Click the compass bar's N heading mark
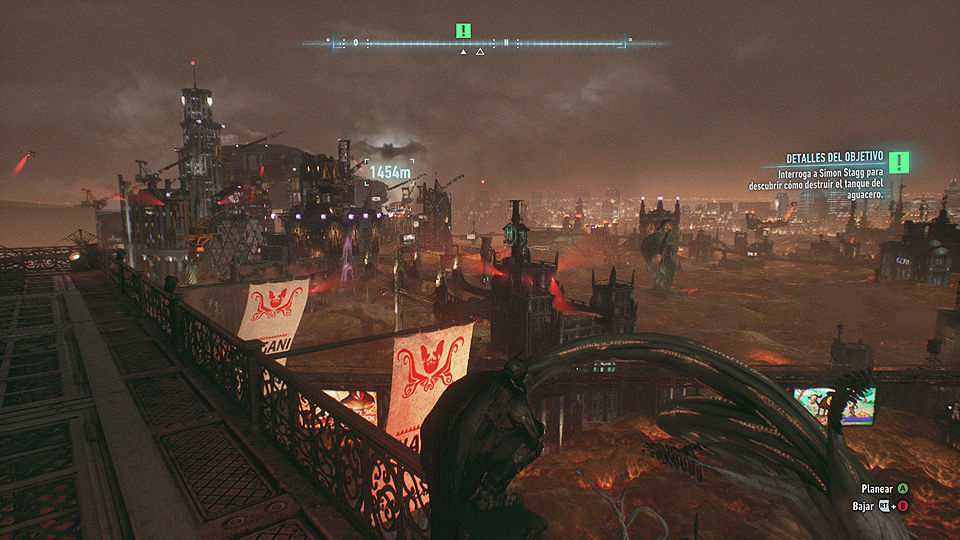Screen dimensions: 960x540 [507, 43]
